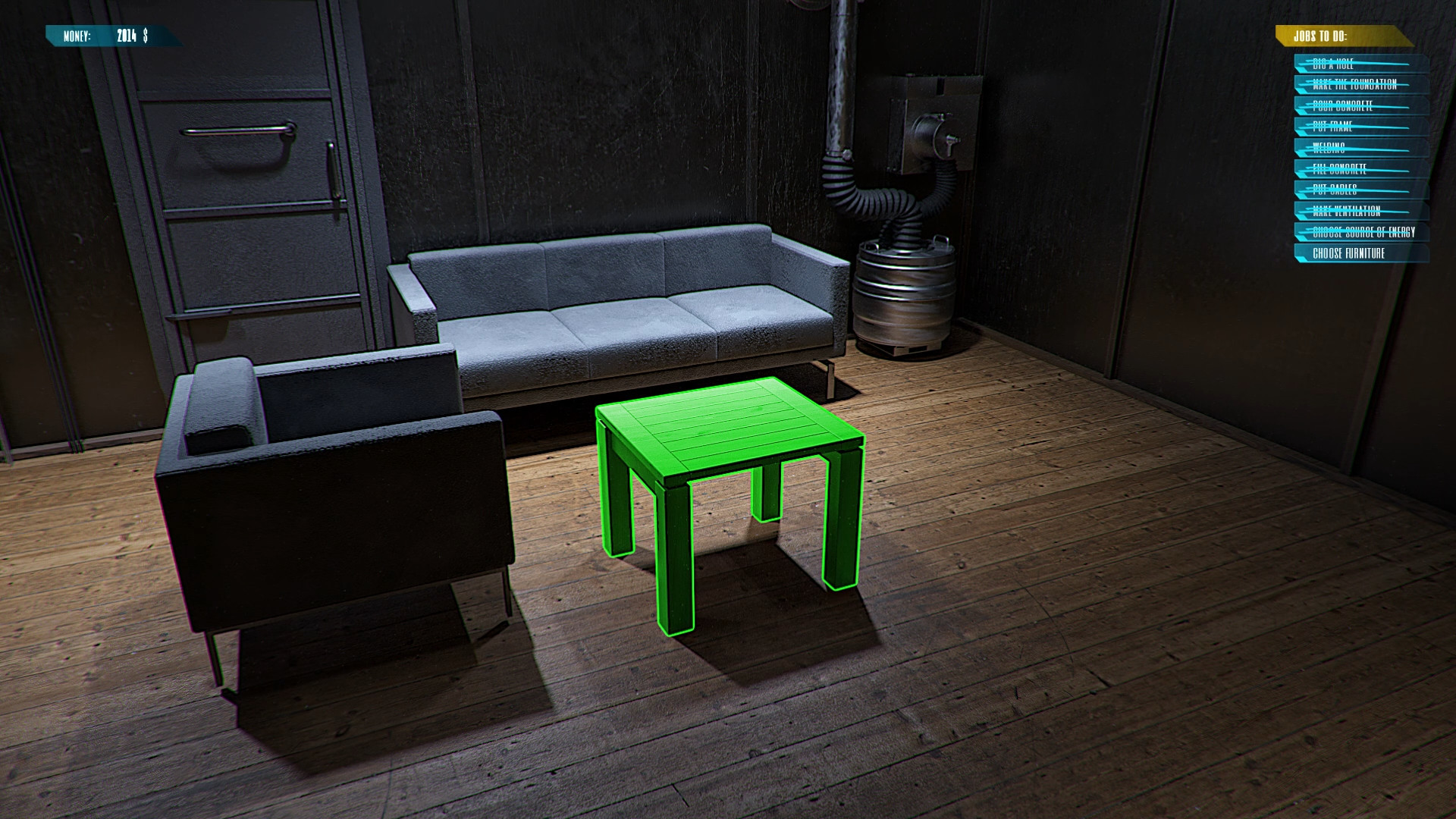Click the Make Ventilation list entry
The width and height of the screenshot is (1456, 819).
(1357, 212)
